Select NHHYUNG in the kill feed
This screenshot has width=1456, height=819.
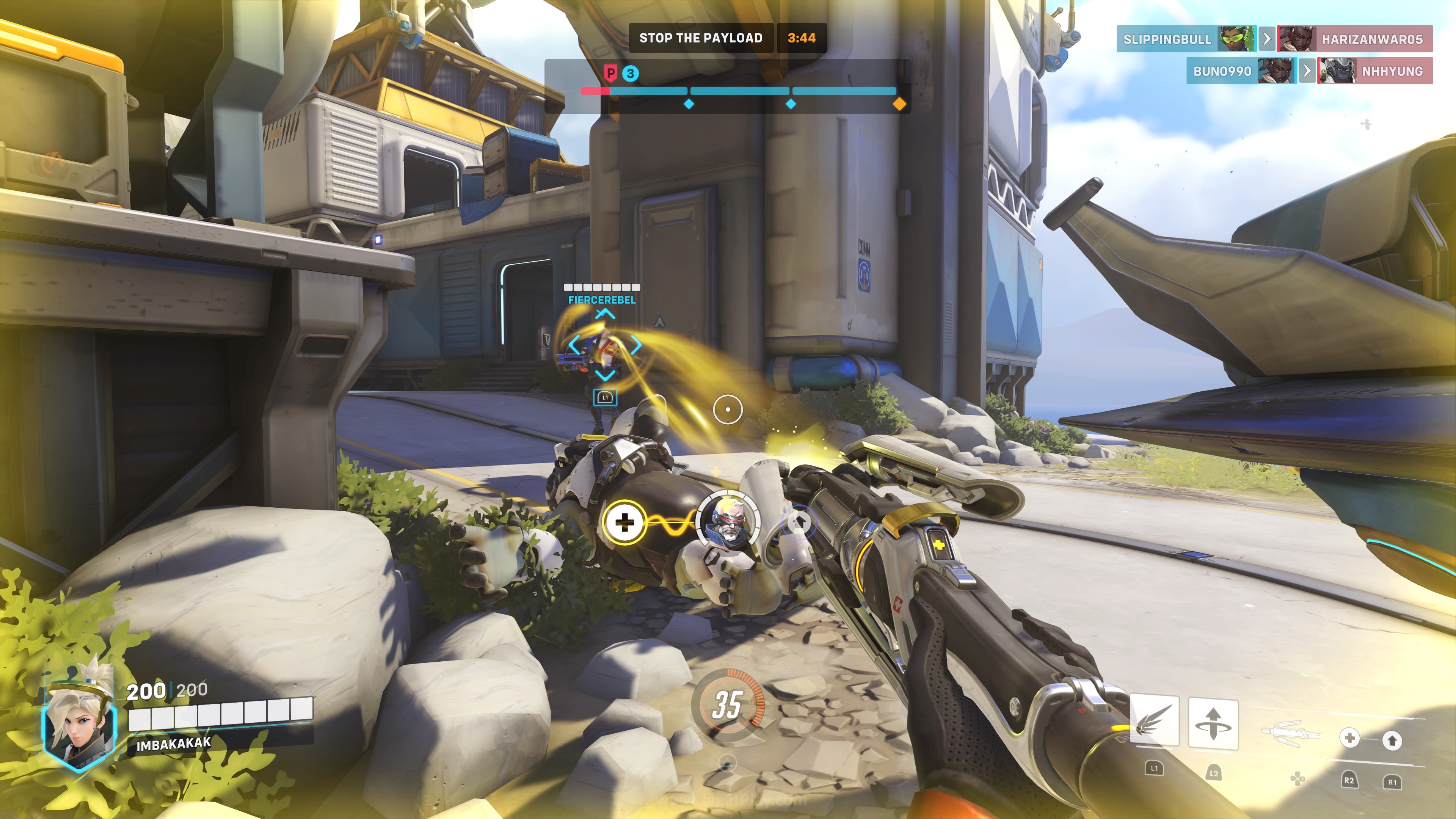click(1392, 71)
